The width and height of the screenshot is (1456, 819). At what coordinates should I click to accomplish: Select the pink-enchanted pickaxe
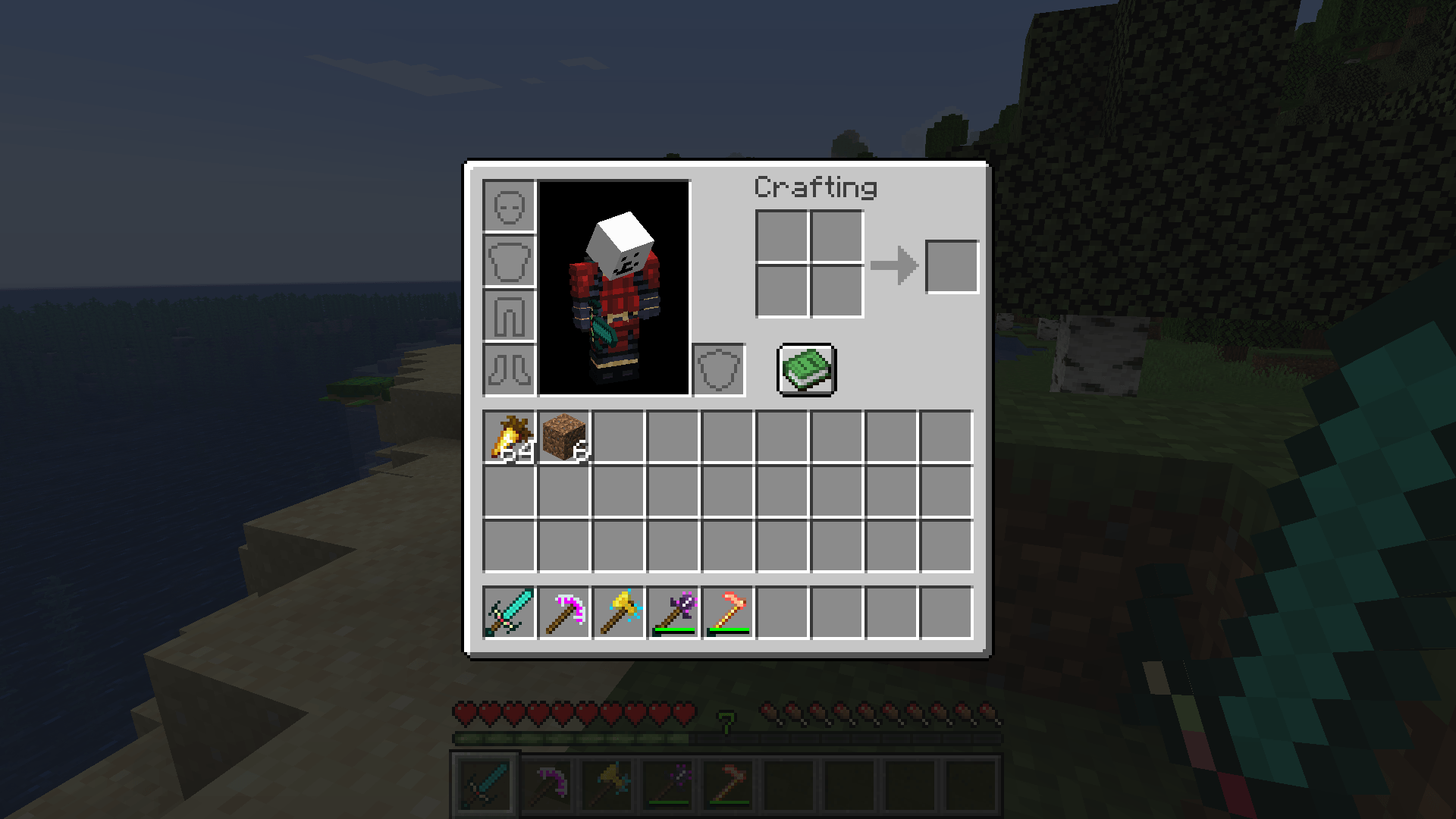(563, 614)
